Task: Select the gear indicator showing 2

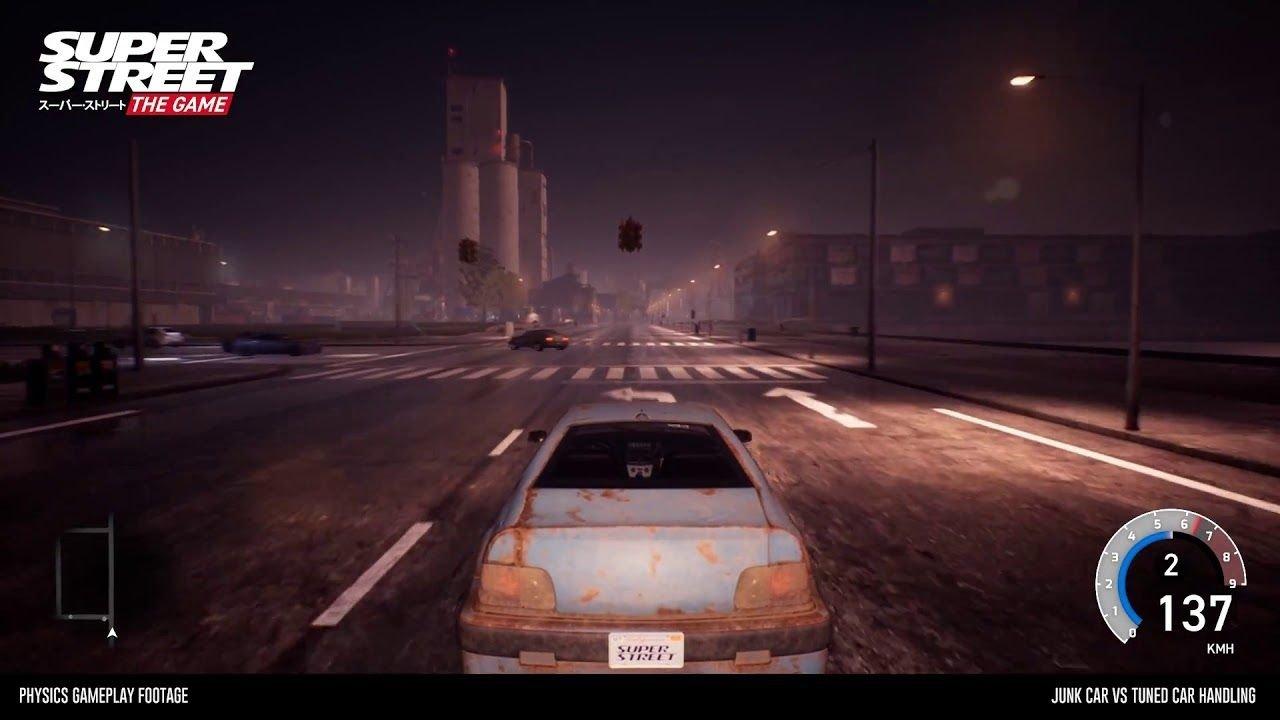Action: pos(1171,564)
